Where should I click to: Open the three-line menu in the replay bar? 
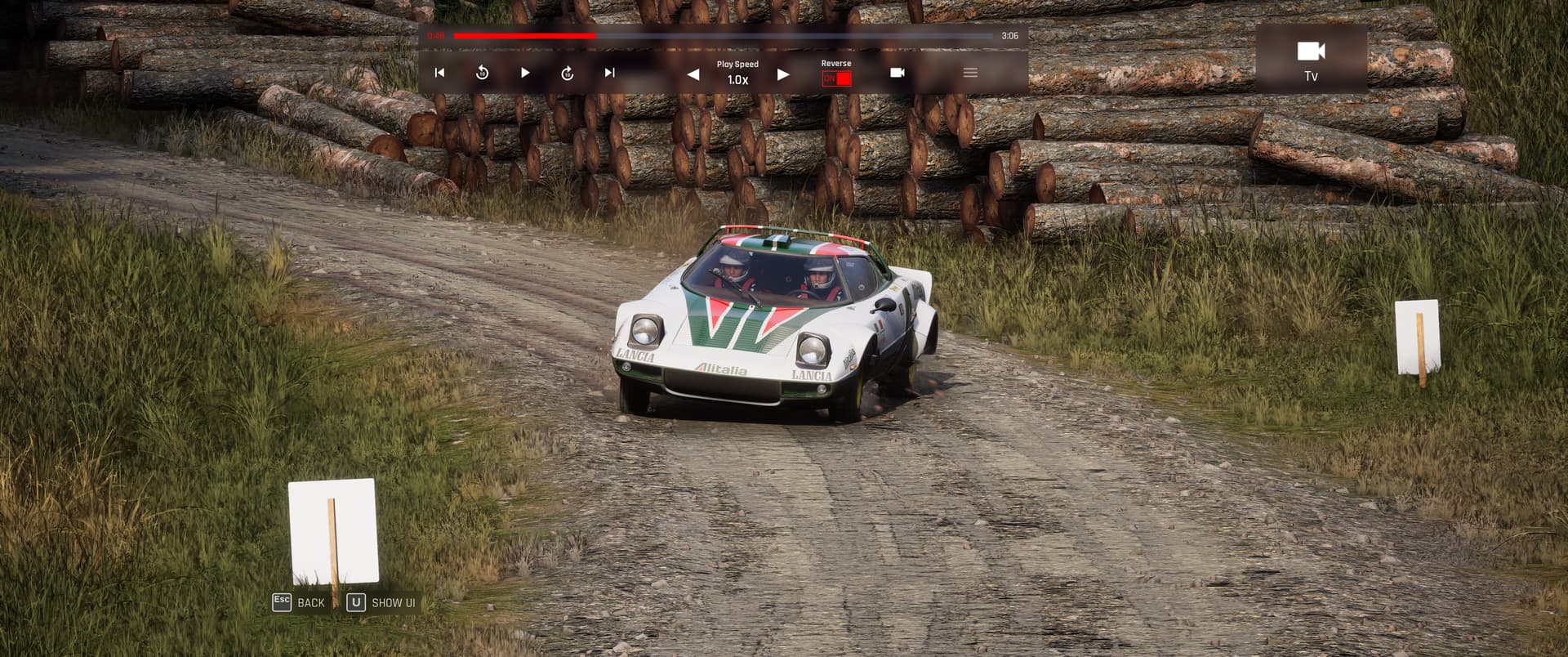coord(970,73)
